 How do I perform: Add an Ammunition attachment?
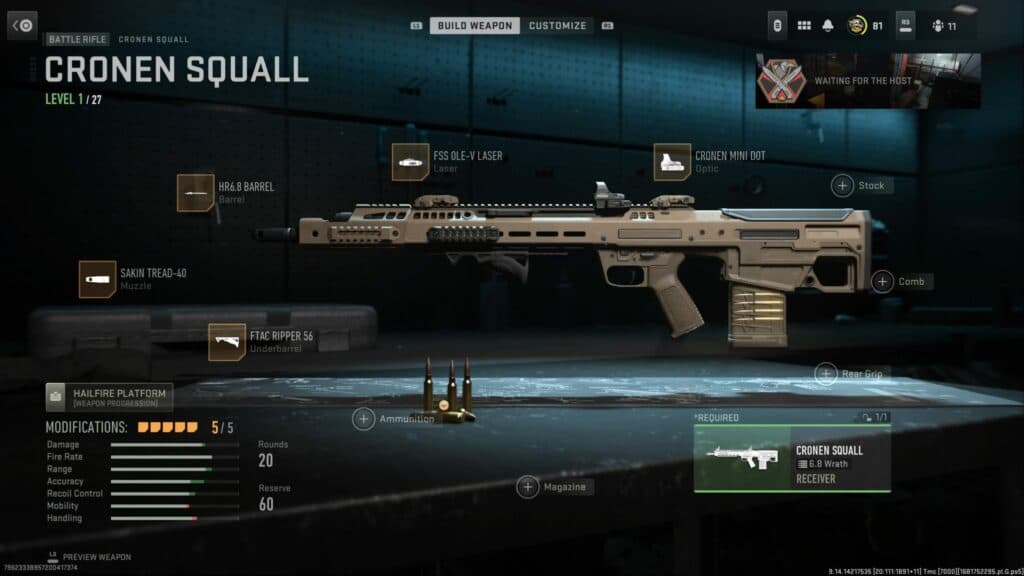(x=364, y=419)
